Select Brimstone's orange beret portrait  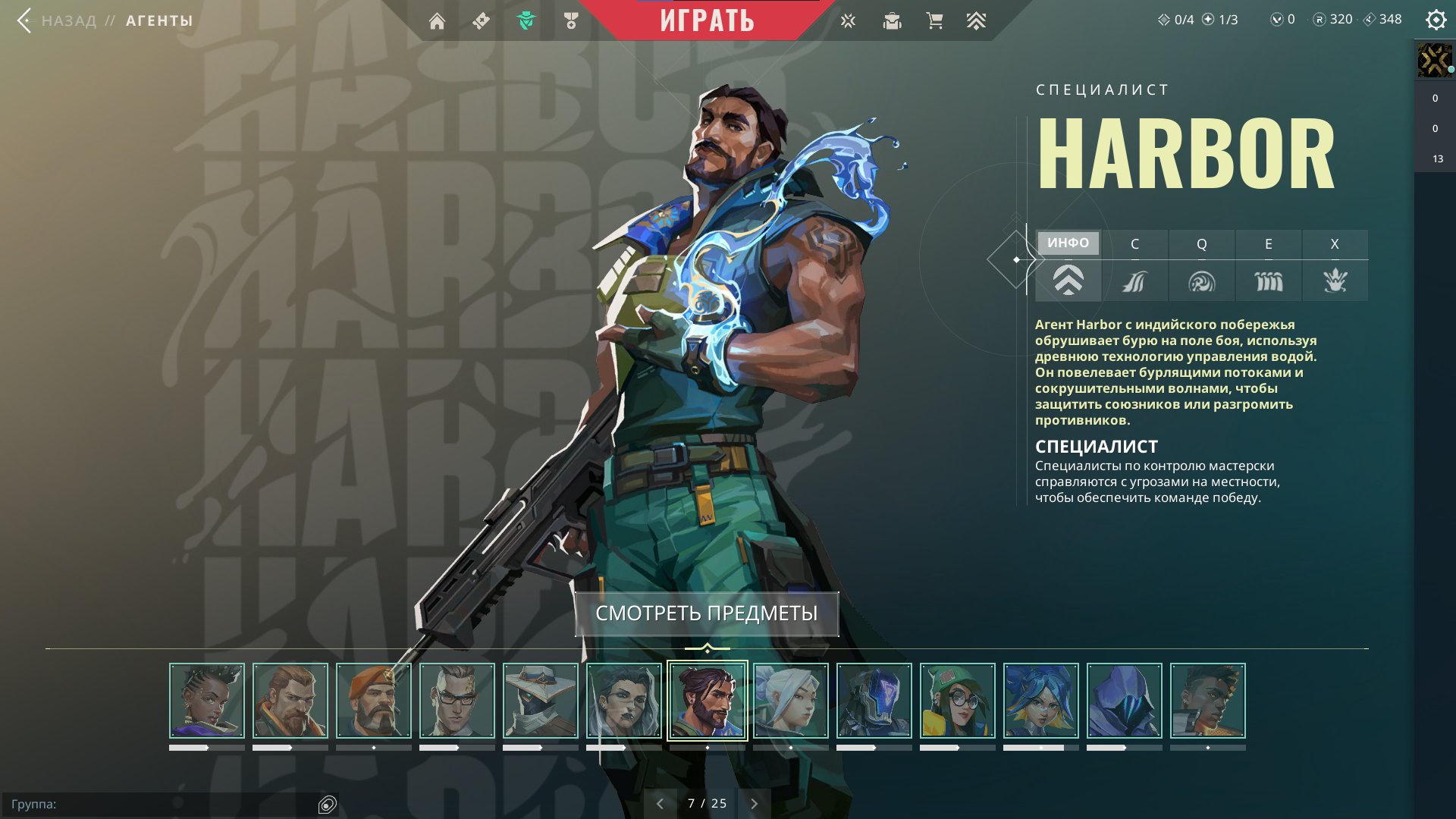(374, 701)
